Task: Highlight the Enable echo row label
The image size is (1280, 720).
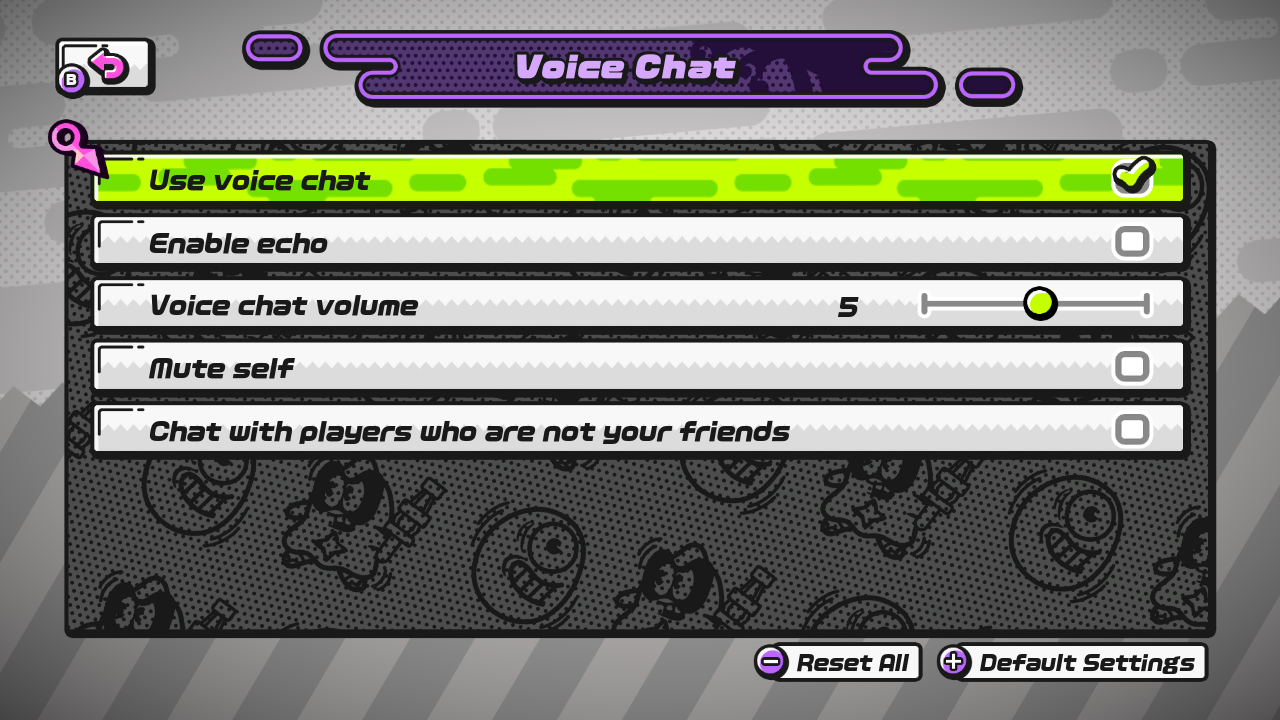Action: [238, 243]
